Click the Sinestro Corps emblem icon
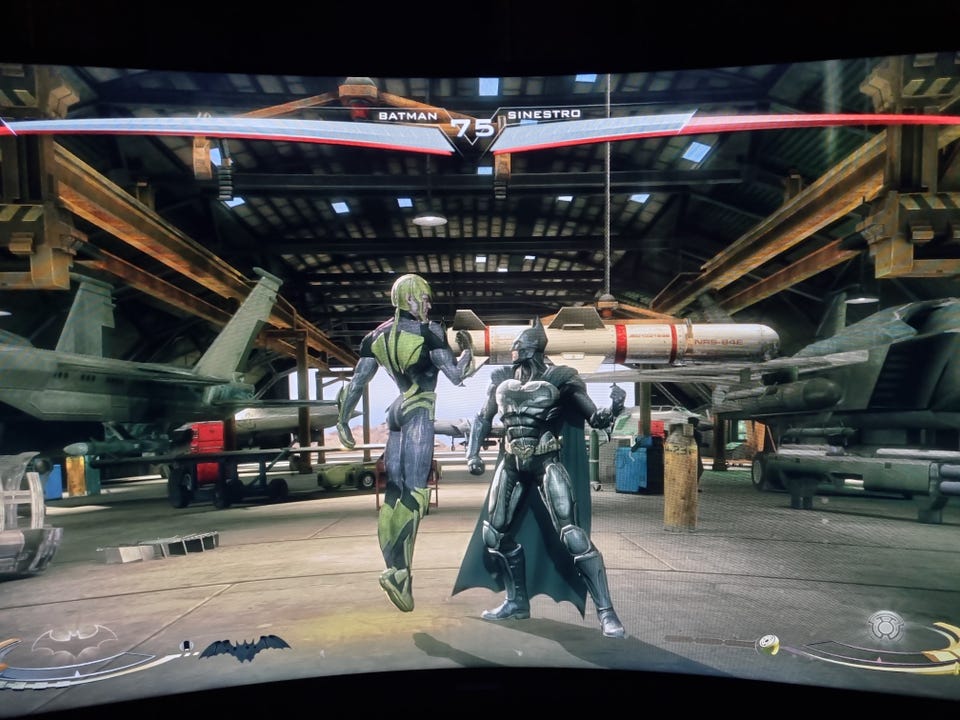Screen dimensions: 960x720 [886, 626]
